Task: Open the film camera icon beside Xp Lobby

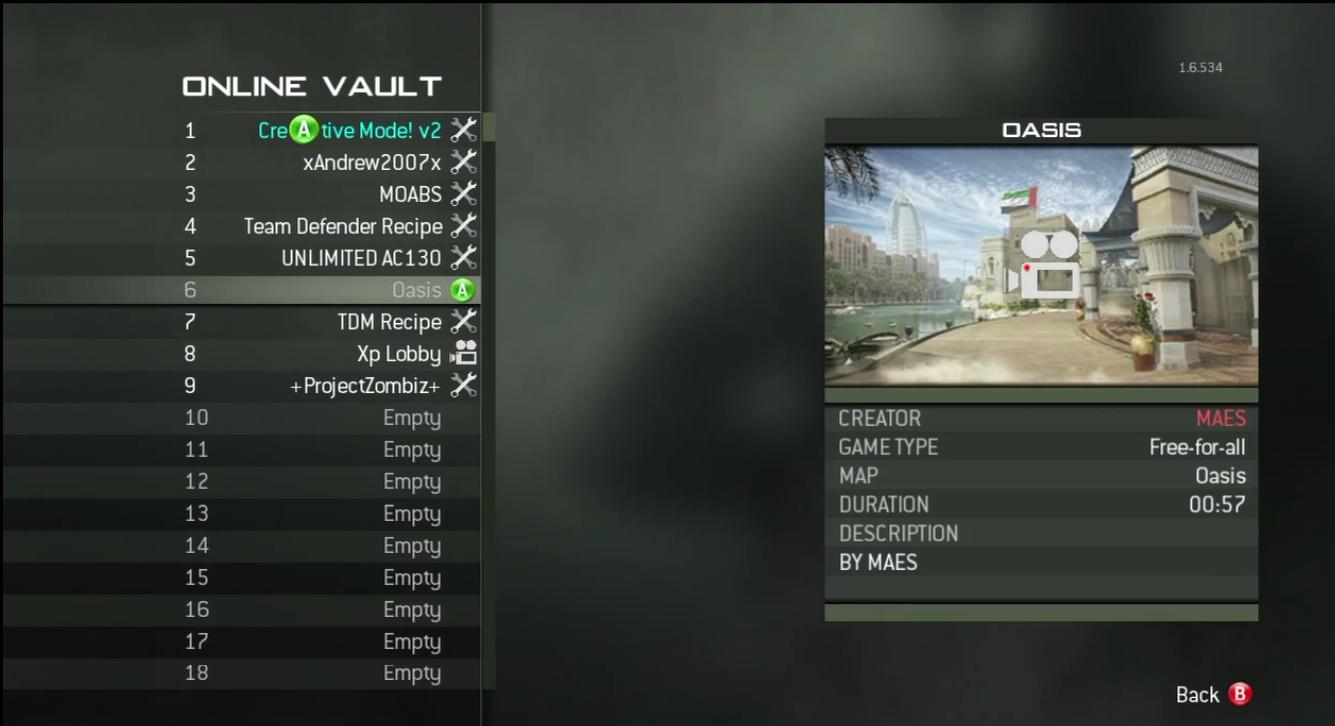Action: 463,352
